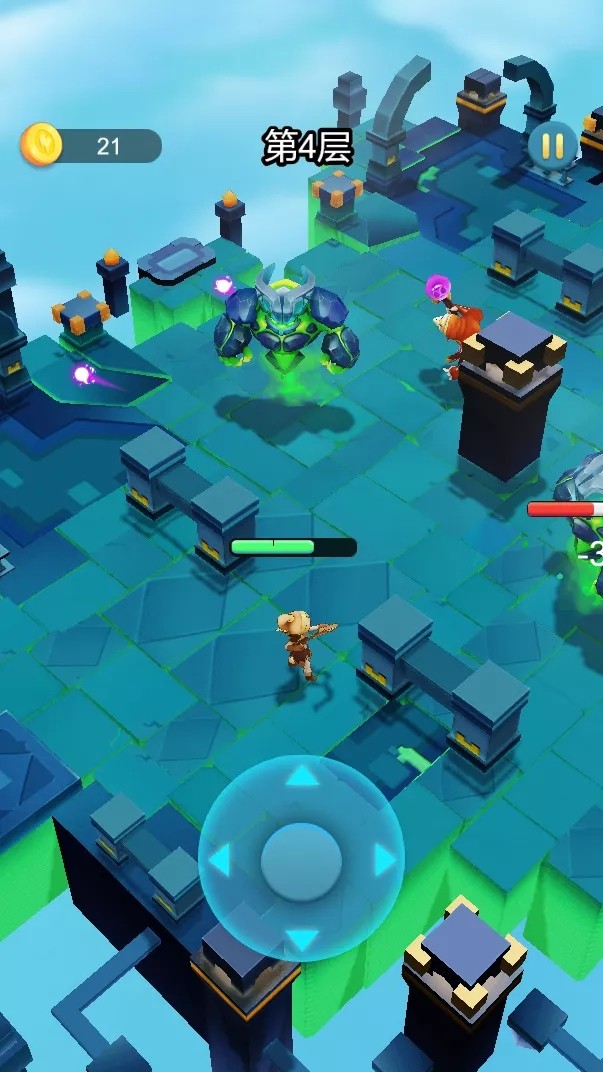This screenshot has width=603, height=1072.
Task: Tap the virtual joystick's right arrow
Action: [384, 859]
